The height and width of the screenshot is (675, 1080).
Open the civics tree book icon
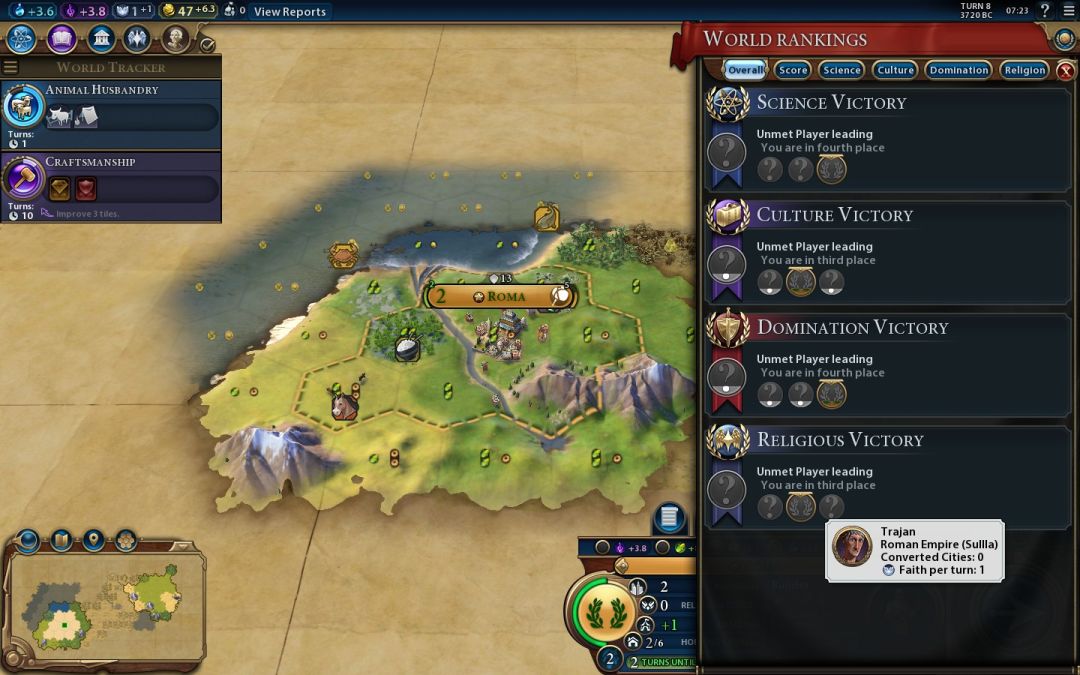coord(61,39)
